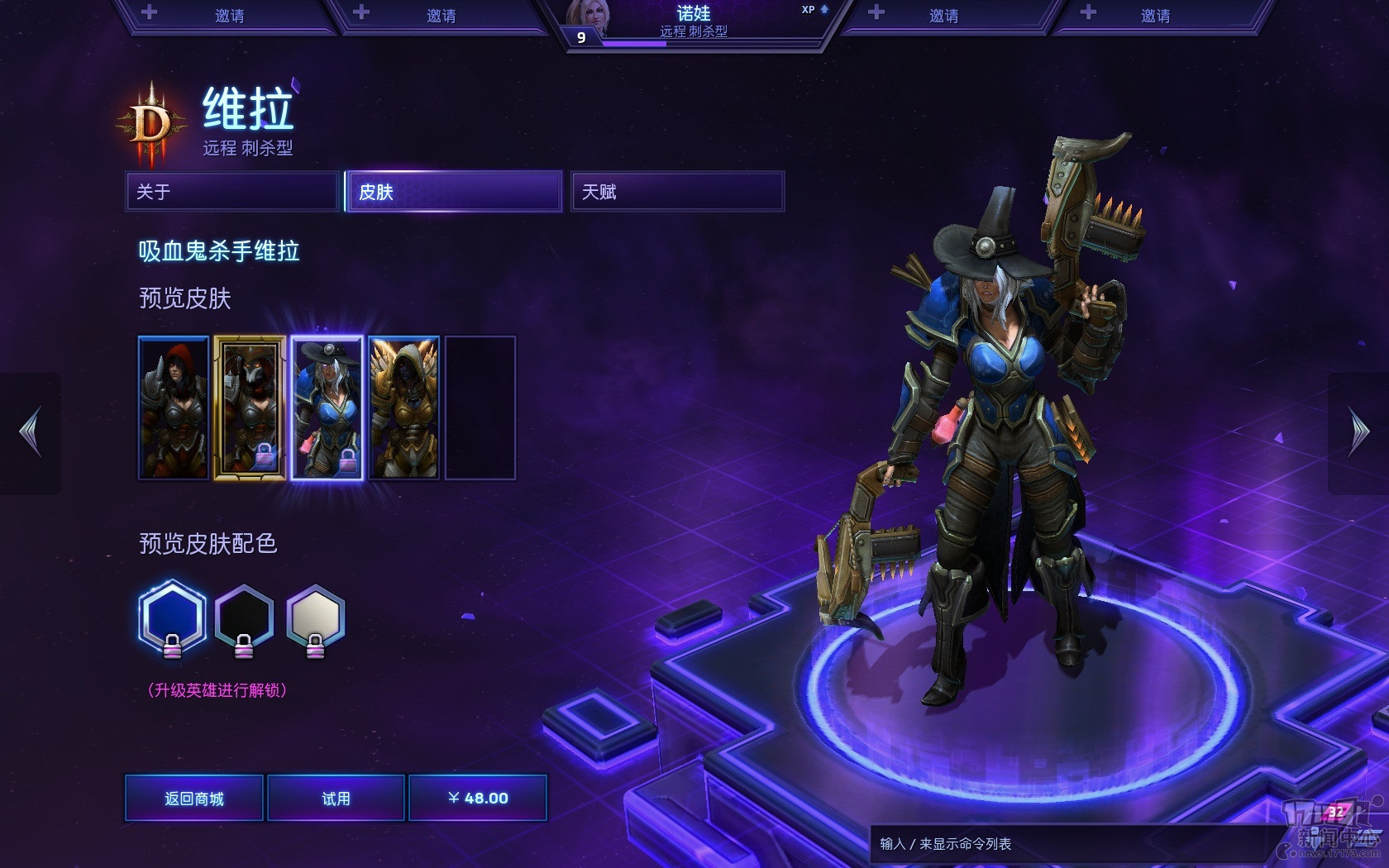Viewport: 1389px width, 868px height.
Task: Return to the shop with 返回商城
Action: pyautogui.click(x=194, y=798)
